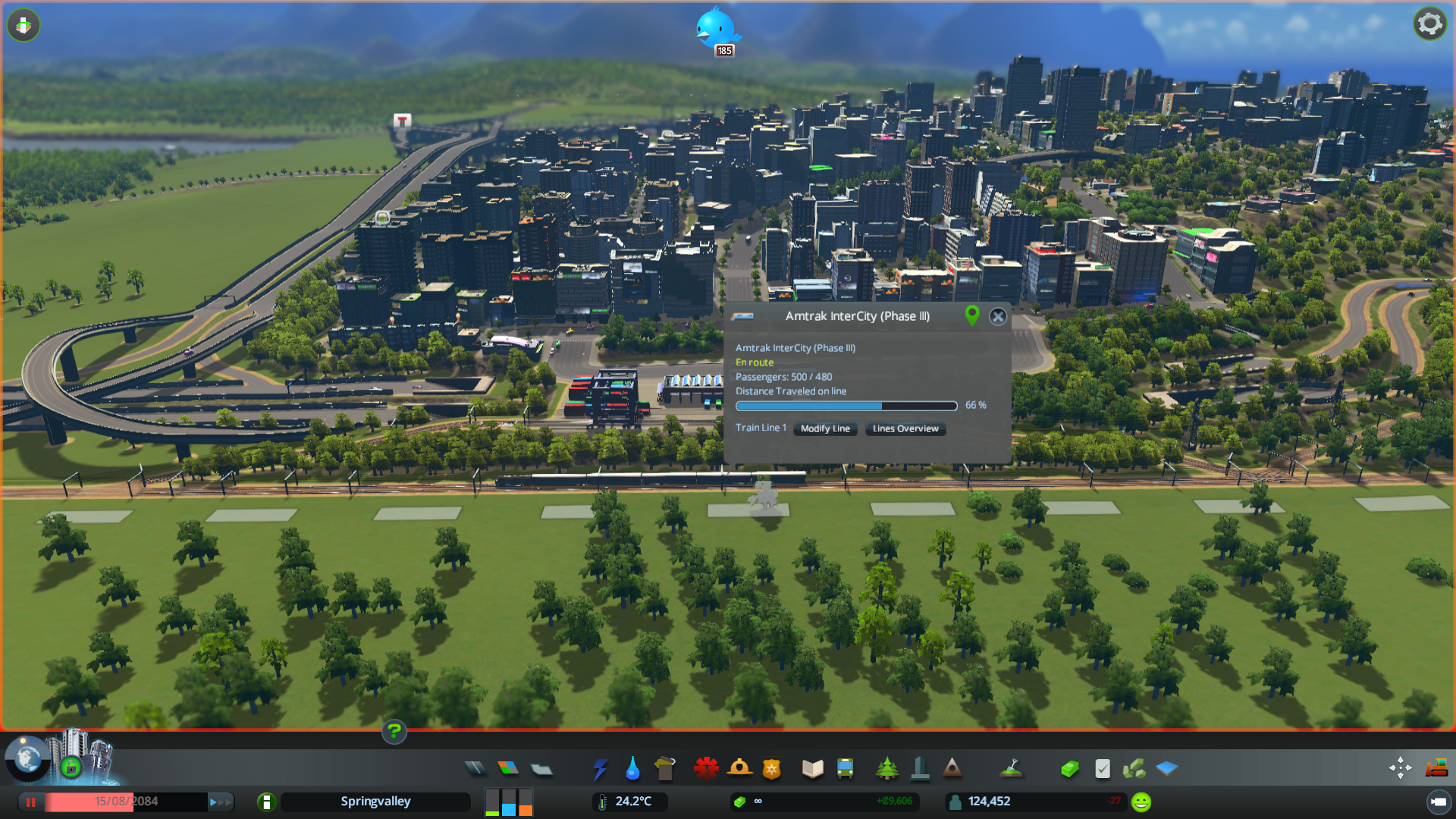Open the Public Transport menu
Viewport: 1456px width, 819px height.
click(846, 768)
